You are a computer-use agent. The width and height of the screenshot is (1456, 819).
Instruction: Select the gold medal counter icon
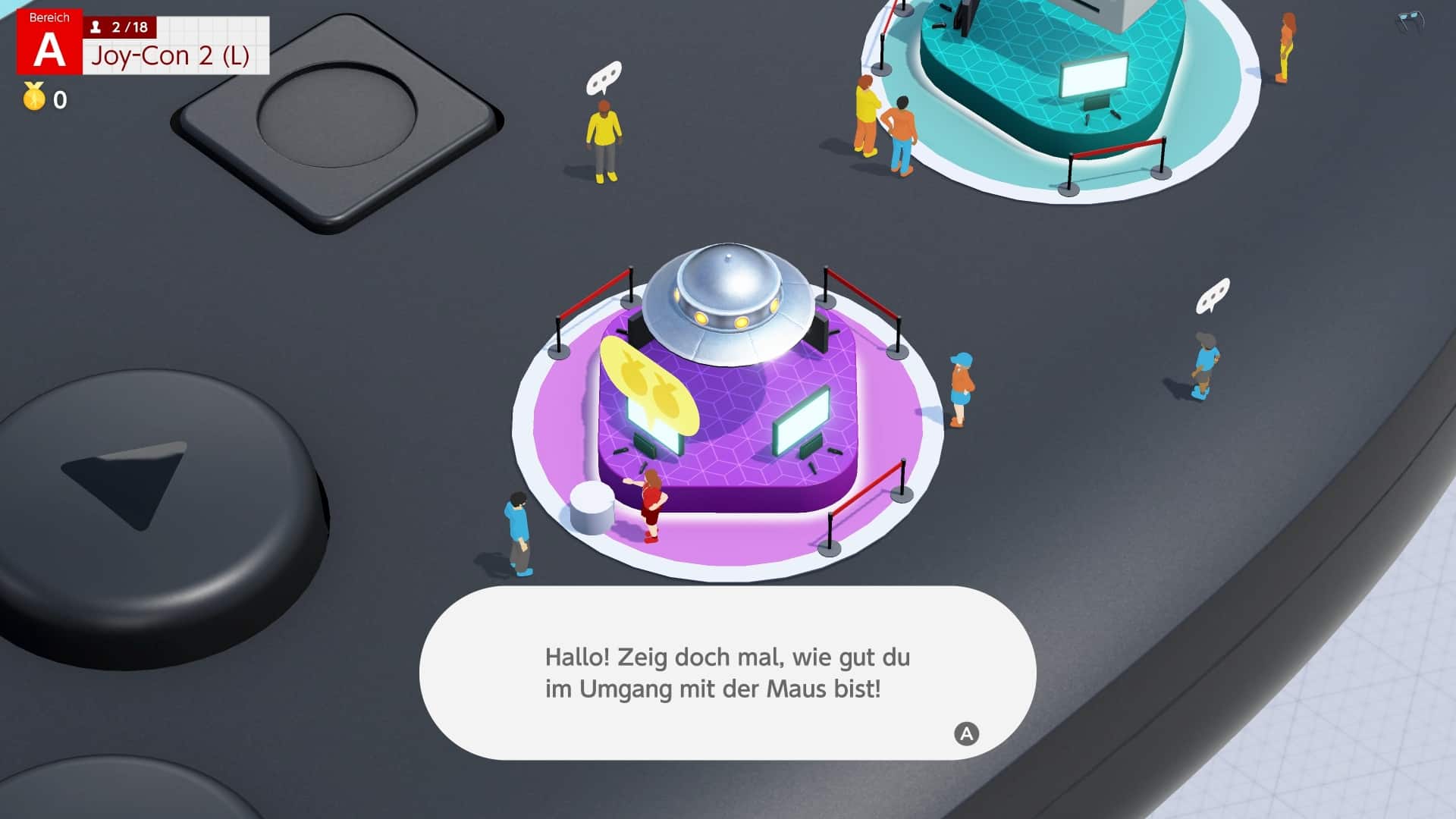(x=33, y=97)
